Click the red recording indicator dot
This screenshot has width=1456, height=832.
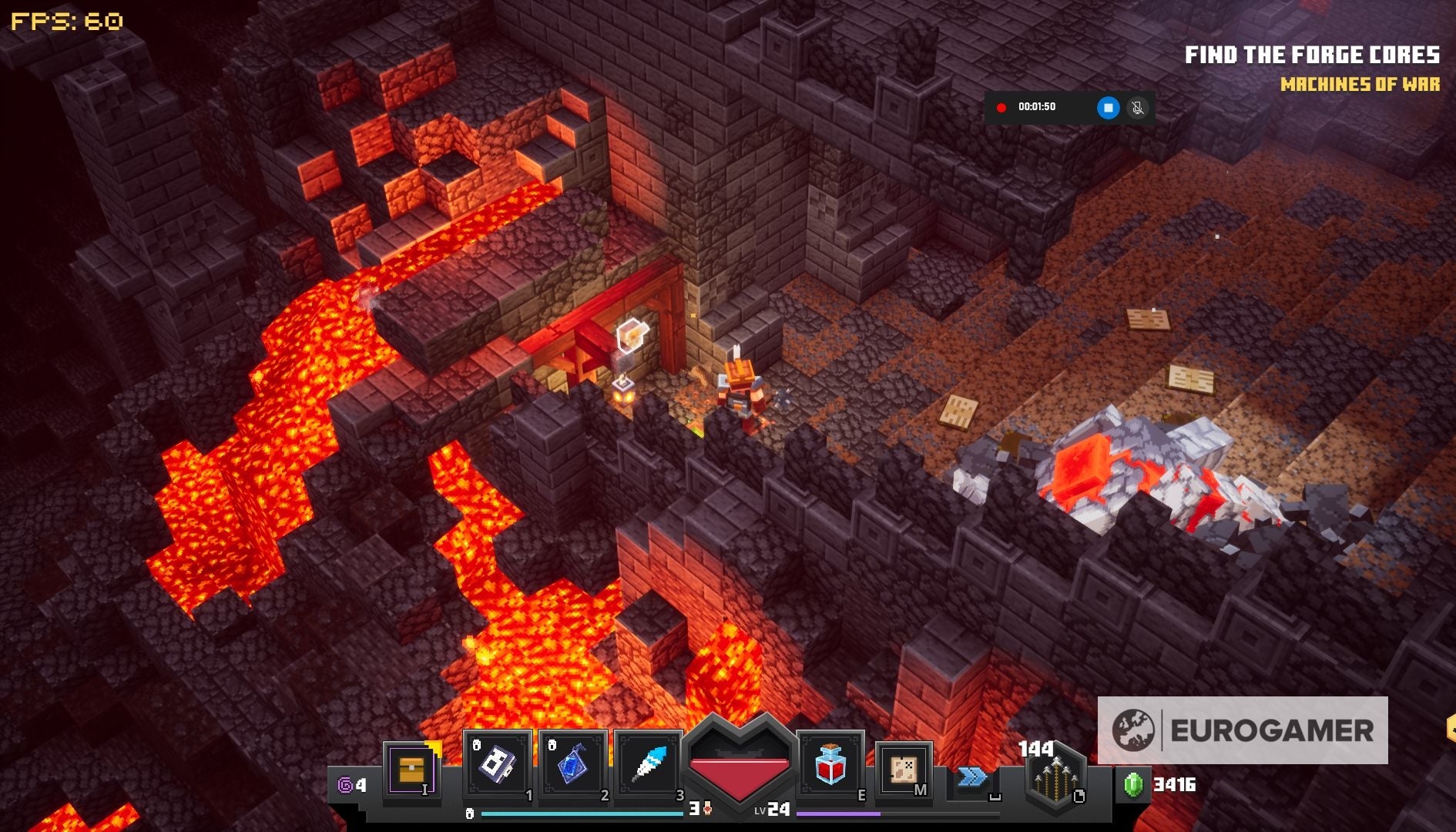point(1003,108)
